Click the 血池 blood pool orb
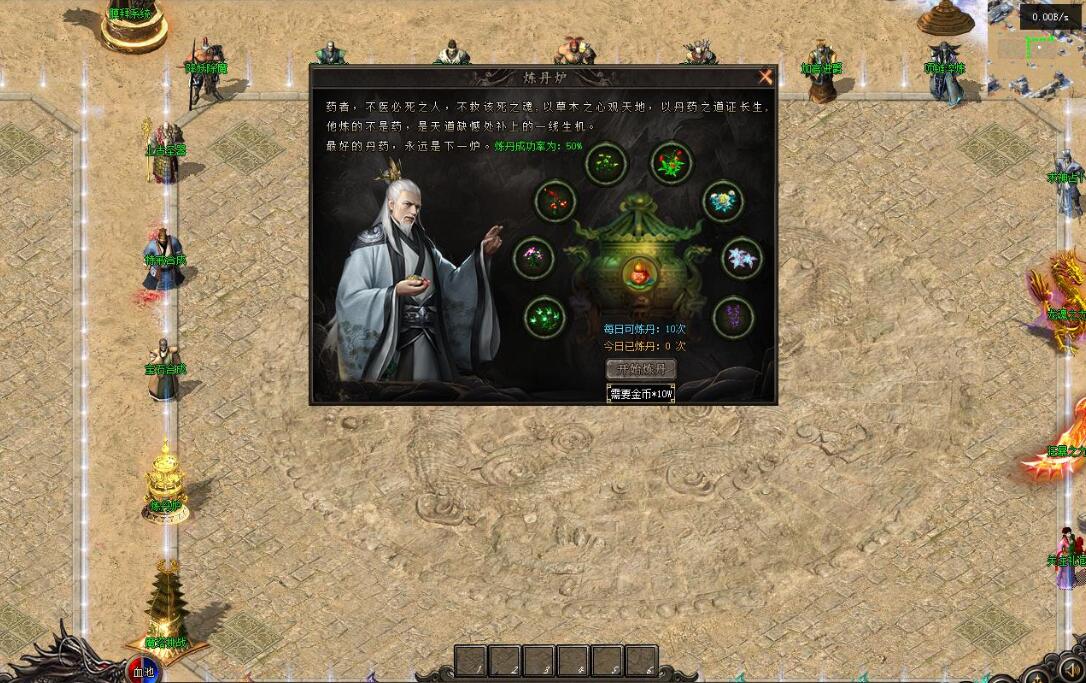Image resolution: width=1086 pixels, height=683 pixels. [x=143, y=671]
